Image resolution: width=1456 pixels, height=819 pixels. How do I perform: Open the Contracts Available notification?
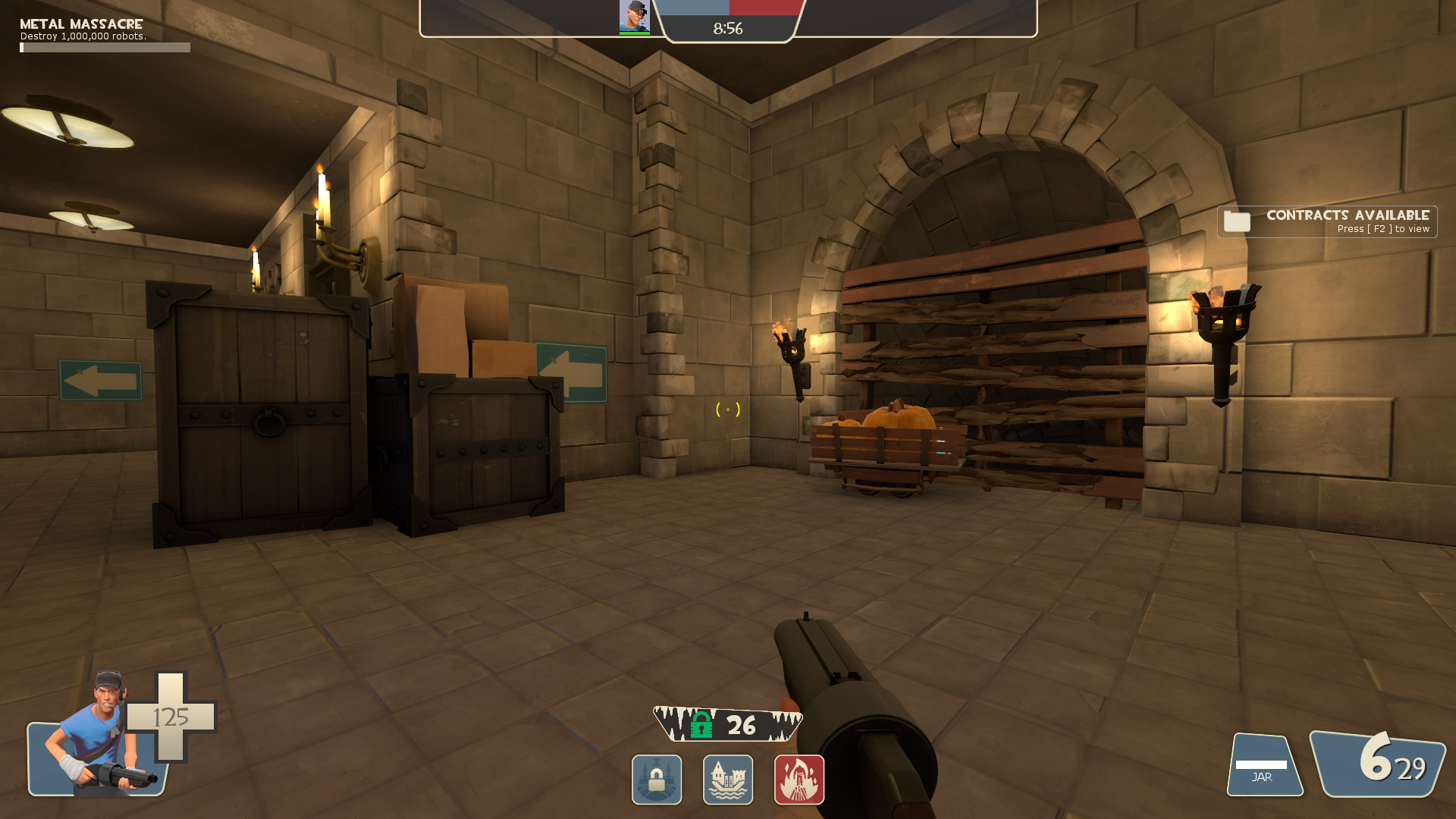pyautogui.click(x=1327, y=221)
